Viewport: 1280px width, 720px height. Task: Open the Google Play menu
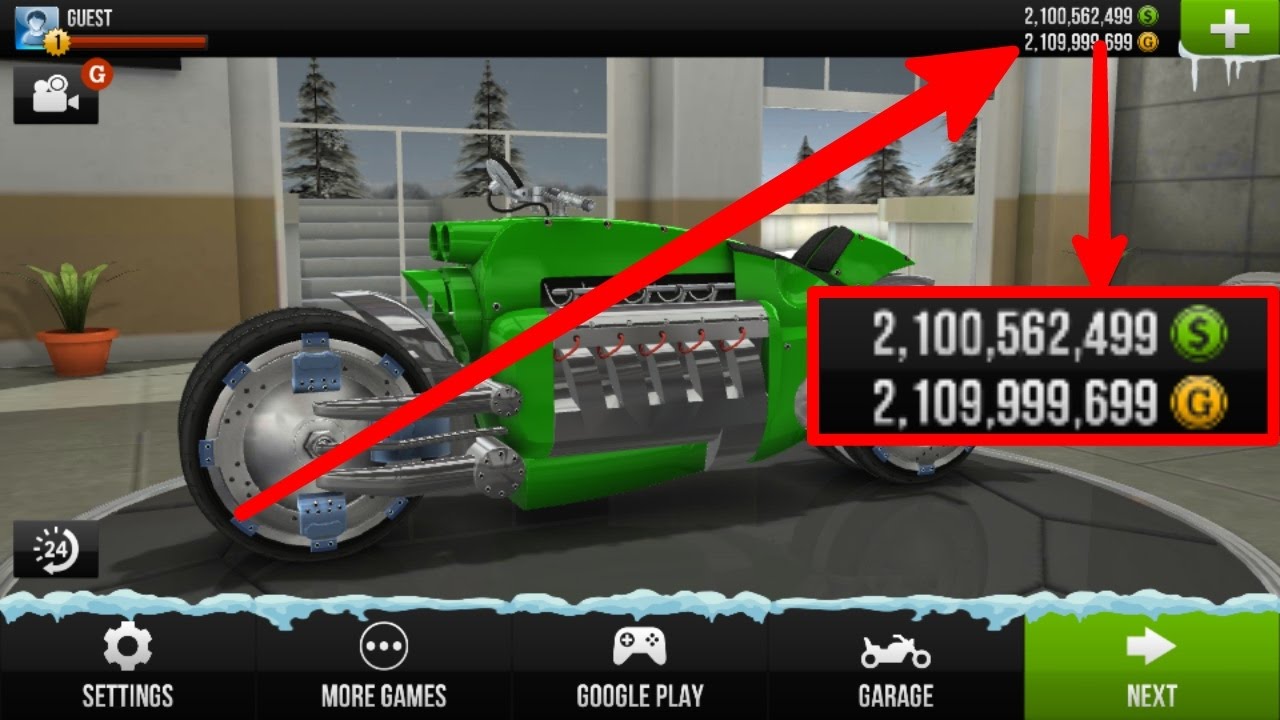(x=640, y=667)
